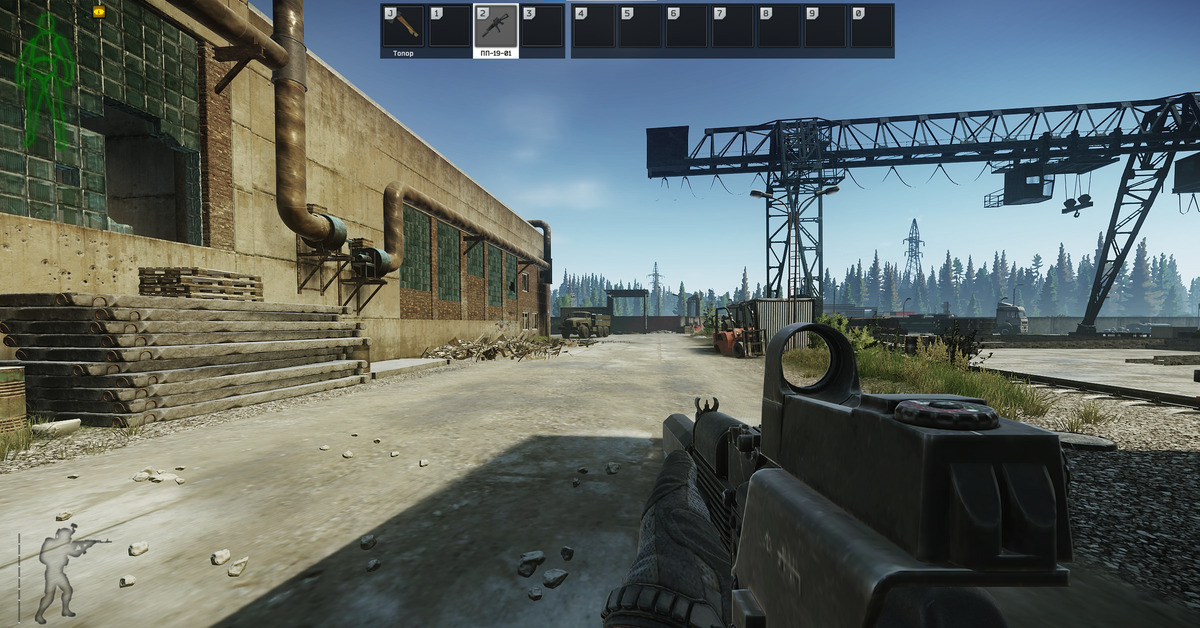Select the Топор axe melee slot

pos(403,29)
